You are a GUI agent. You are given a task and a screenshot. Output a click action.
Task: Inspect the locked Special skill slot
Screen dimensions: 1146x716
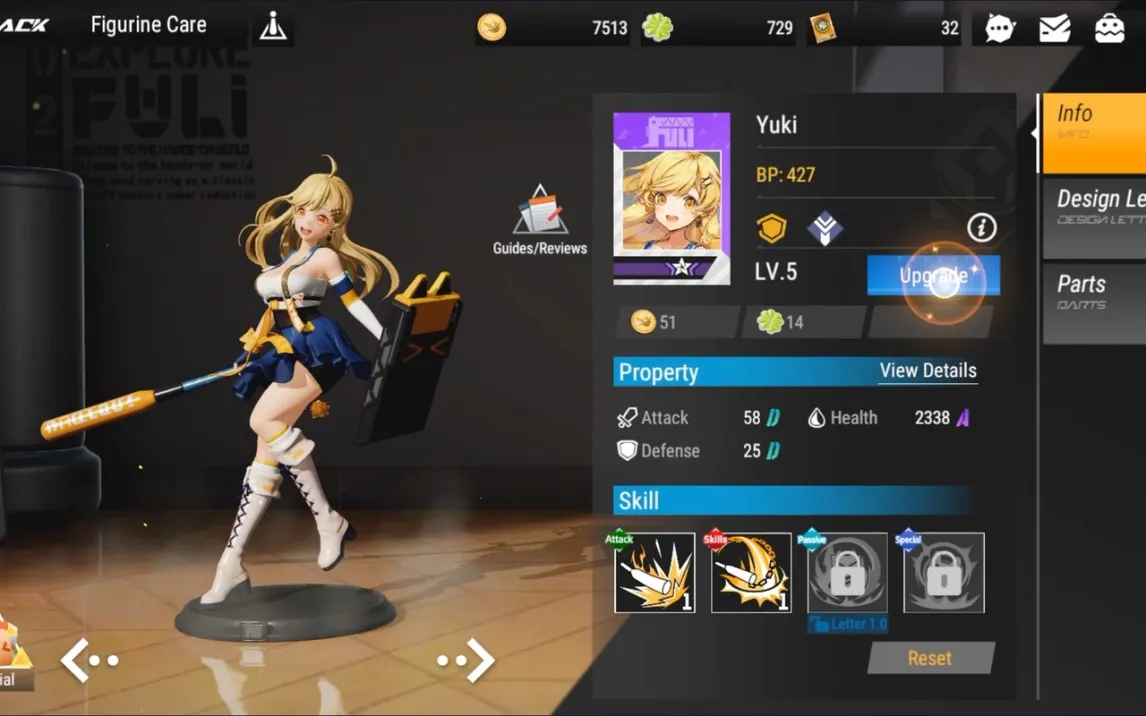pyautogui.click(x=944, y=573)
